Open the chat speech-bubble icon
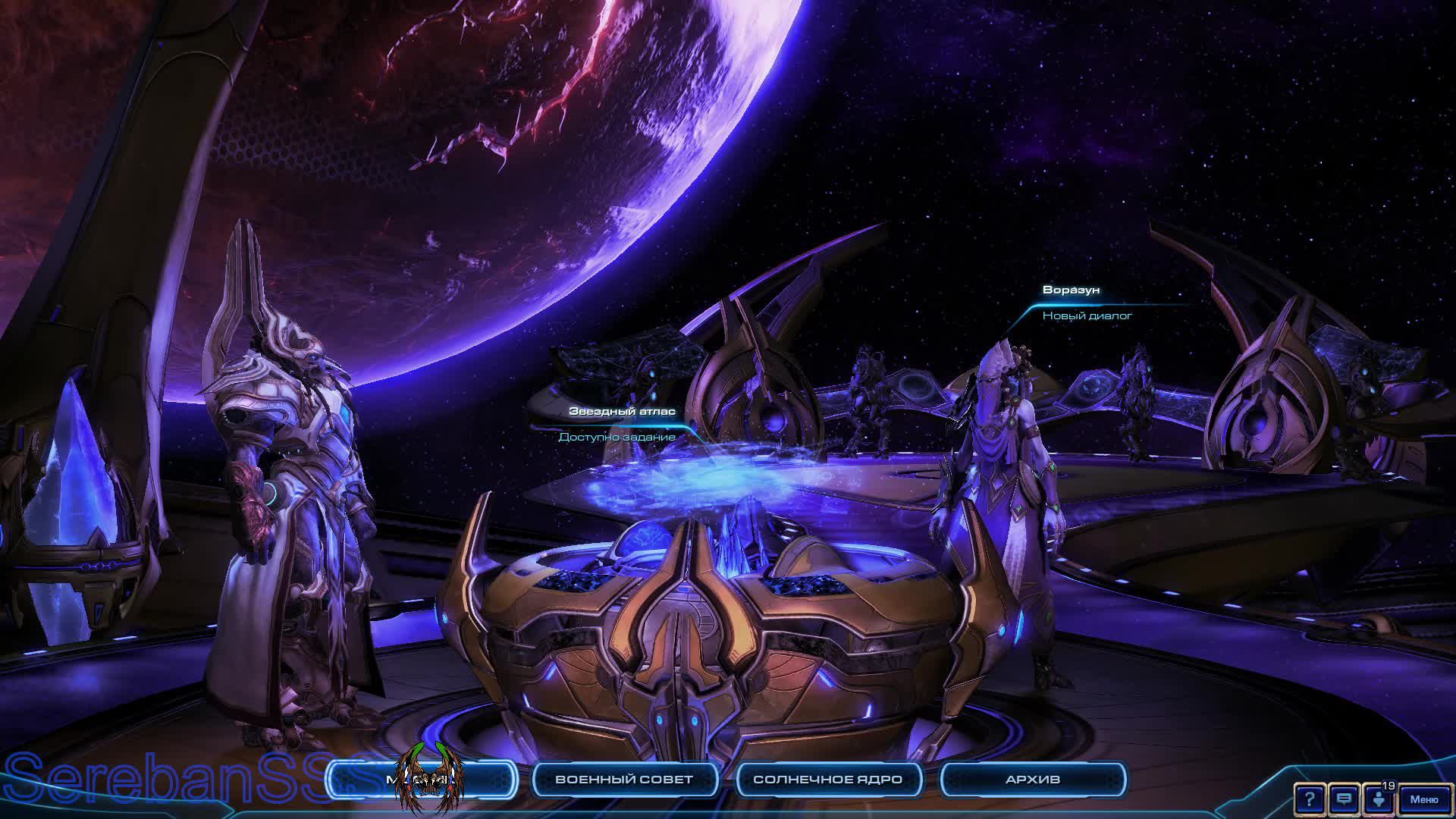The height and width of the screenshot is (819, 1456). (x=1344, y=799)
